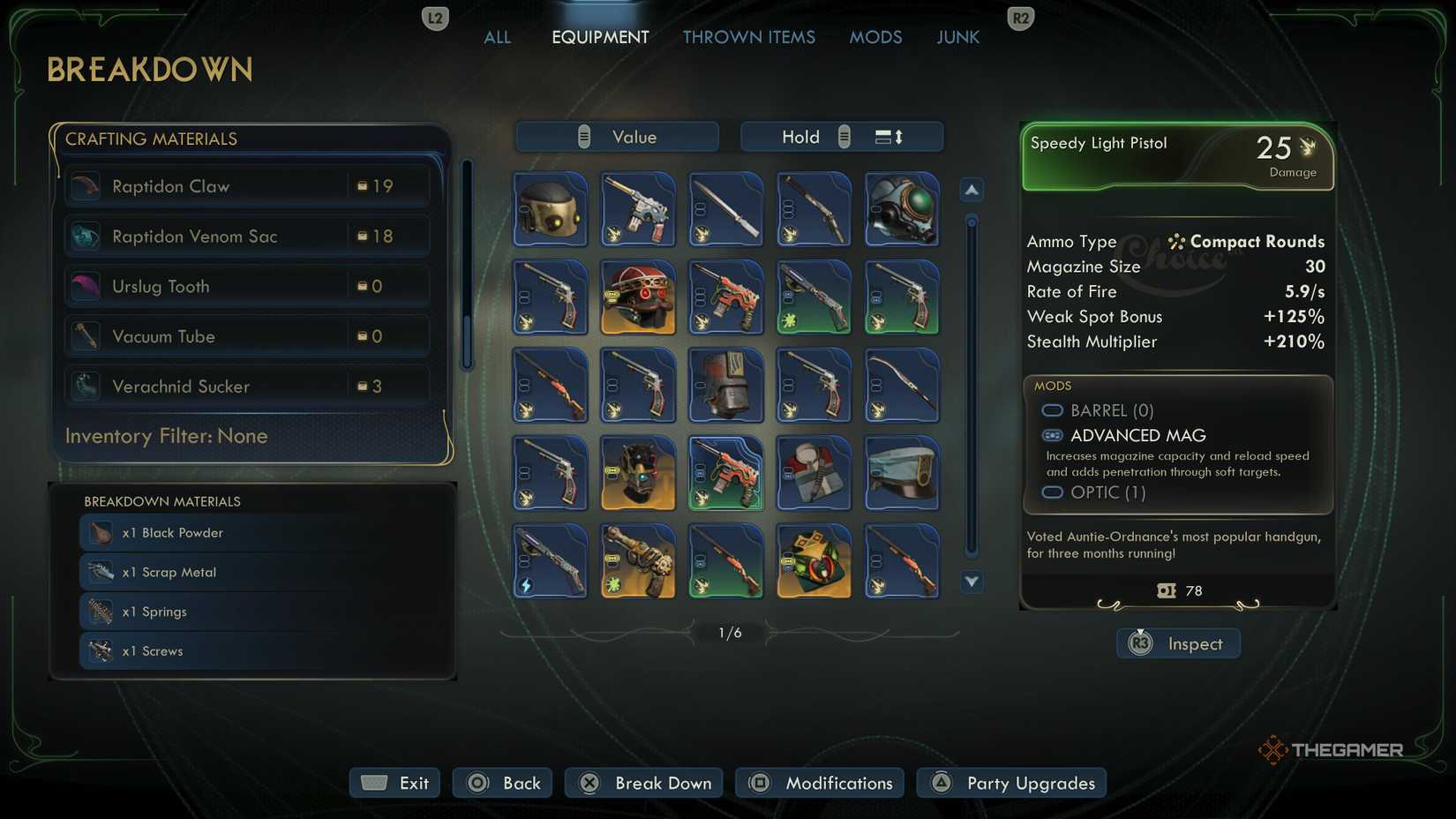This screenshot has height=819, width=1456.
Task: Open the JUNK tab
Action: (x=957, y=37)
